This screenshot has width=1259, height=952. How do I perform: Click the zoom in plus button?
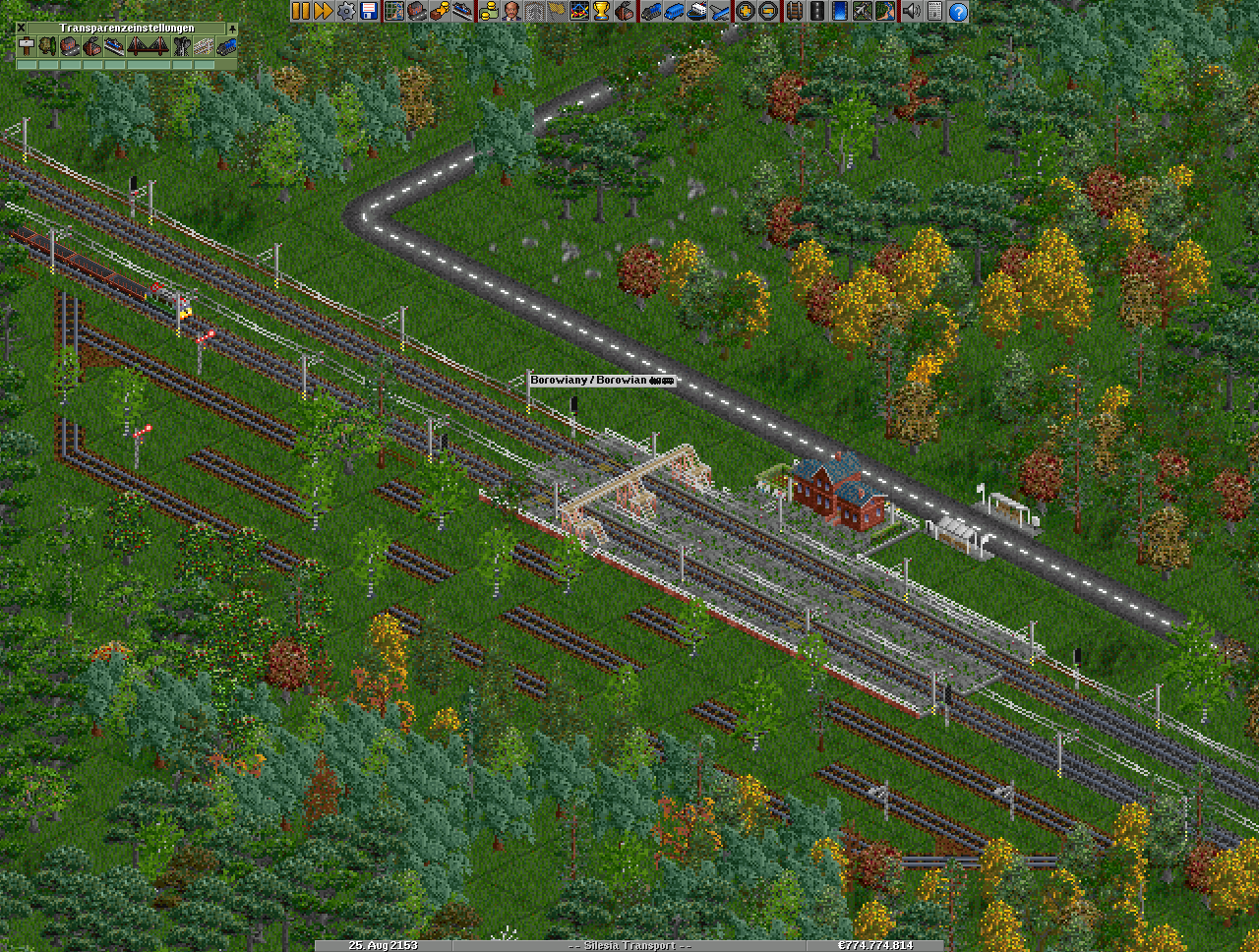[x=746, y=12]
